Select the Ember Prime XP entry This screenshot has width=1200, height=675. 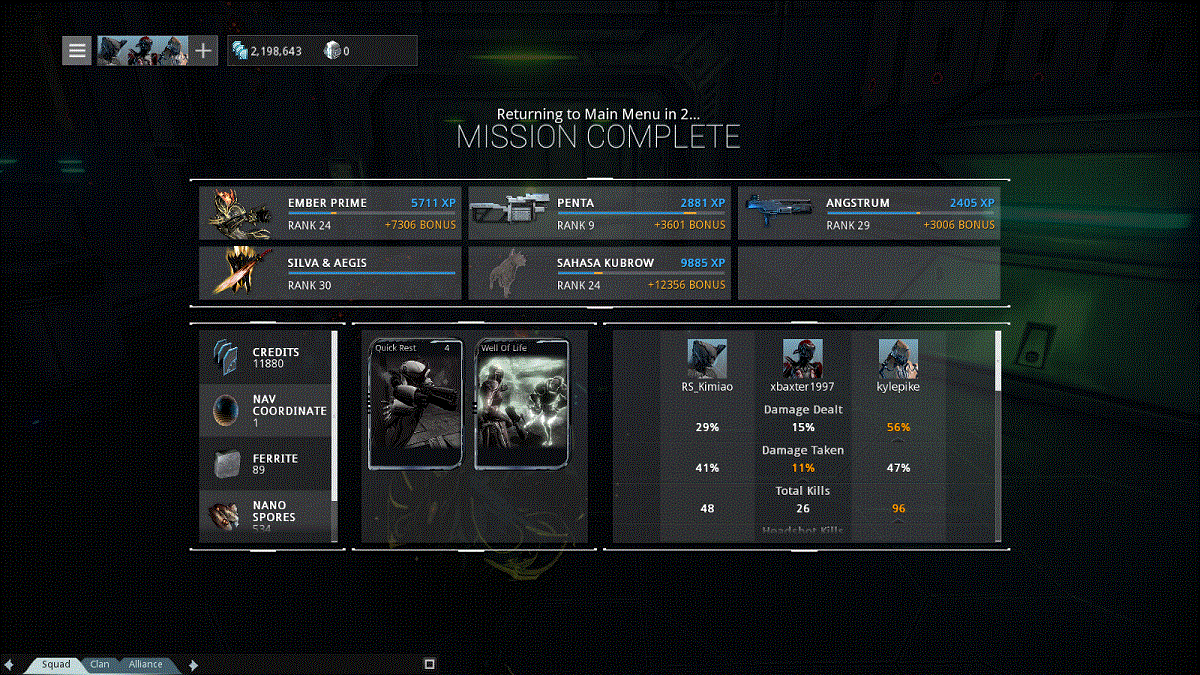[330, 214]
